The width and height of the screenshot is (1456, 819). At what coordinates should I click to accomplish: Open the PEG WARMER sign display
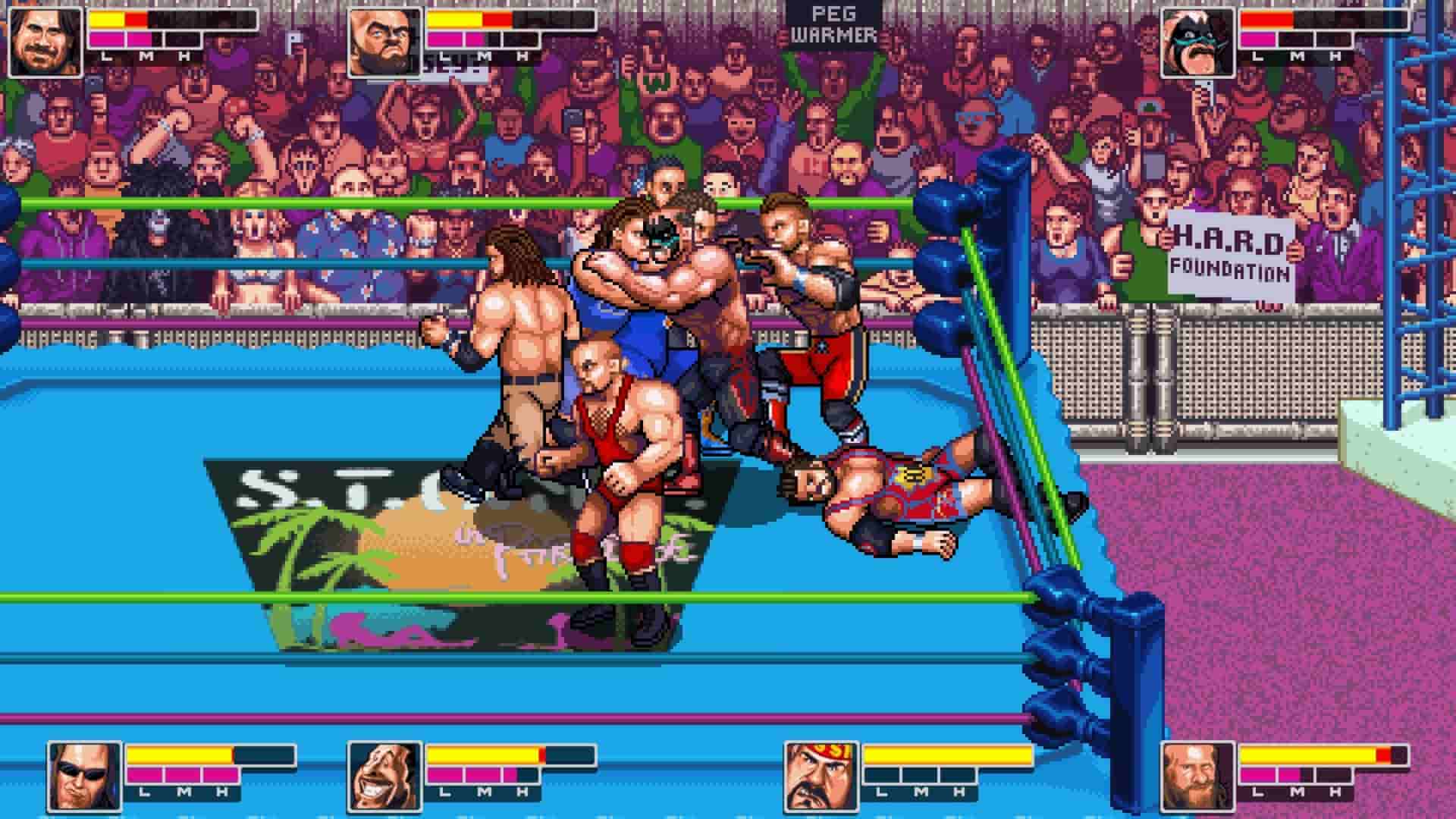pos(835,23)
